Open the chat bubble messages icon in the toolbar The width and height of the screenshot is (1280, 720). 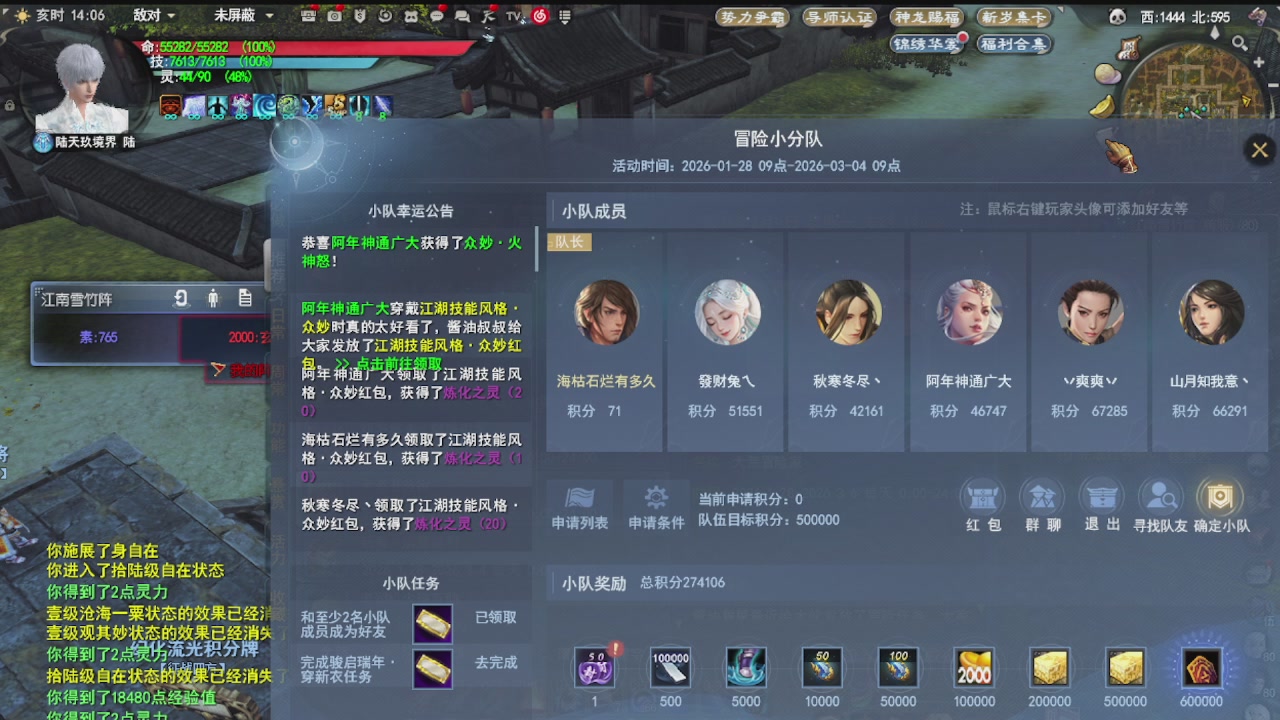(438, 16)
